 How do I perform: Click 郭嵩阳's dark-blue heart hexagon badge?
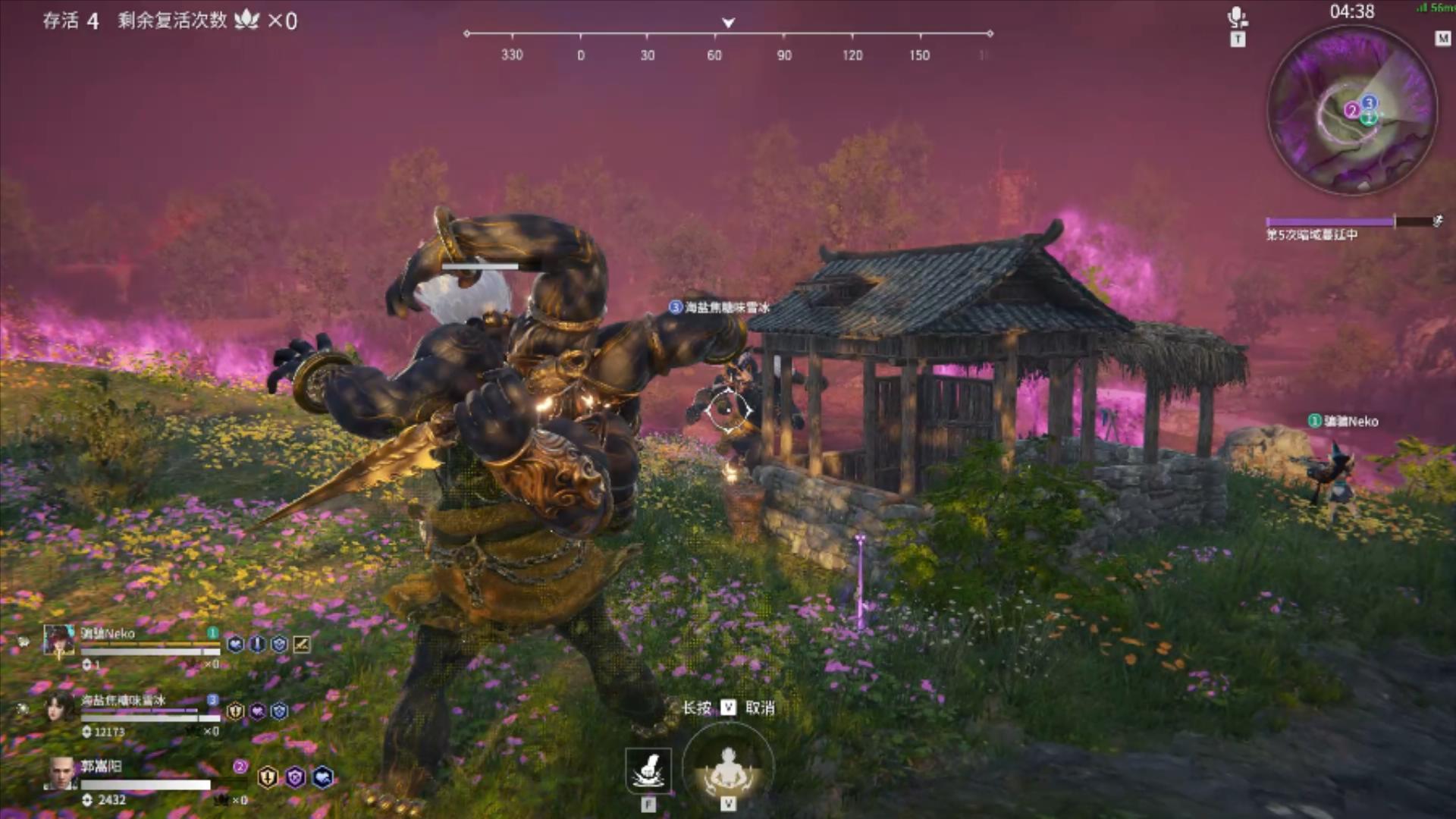[x=322, y=777]
